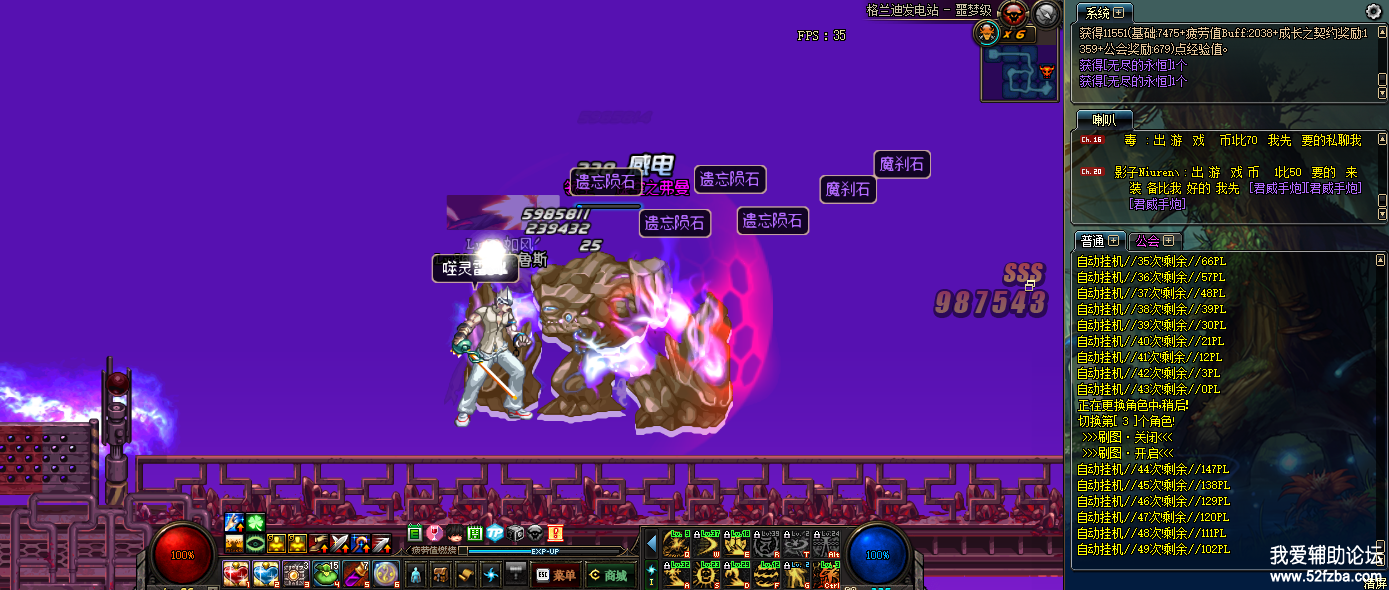Open the ESC 菜单 menu button
1389x590 pixels.
556,575
